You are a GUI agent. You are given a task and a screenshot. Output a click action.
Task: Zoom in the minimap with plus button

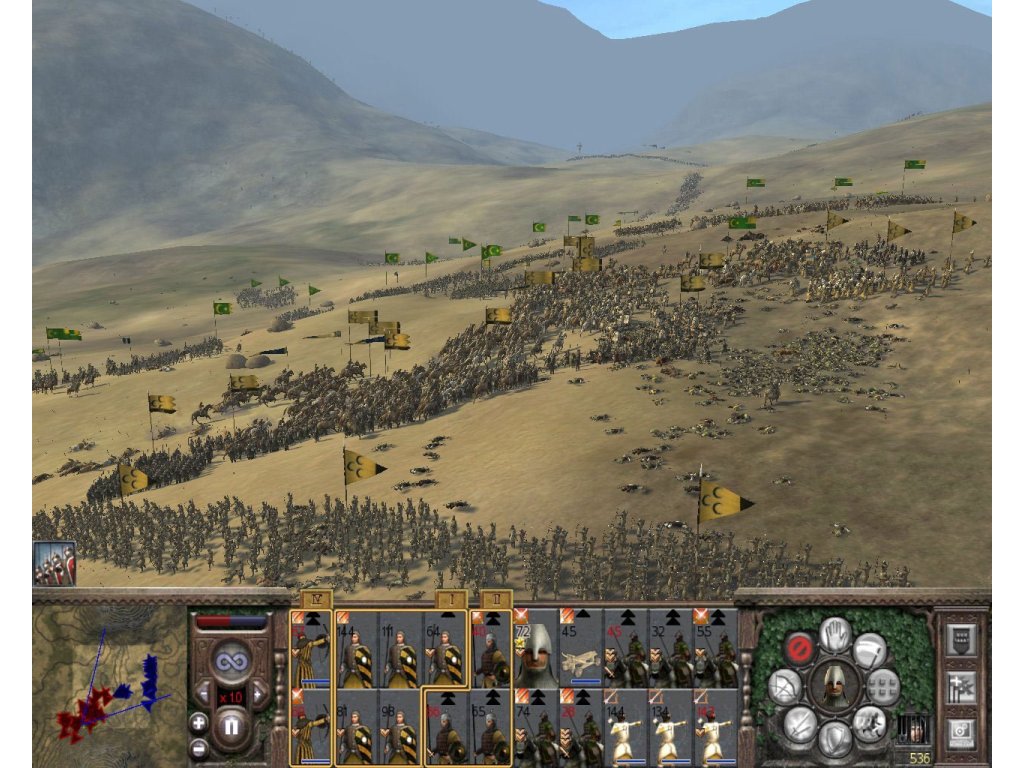pos(199,722)
